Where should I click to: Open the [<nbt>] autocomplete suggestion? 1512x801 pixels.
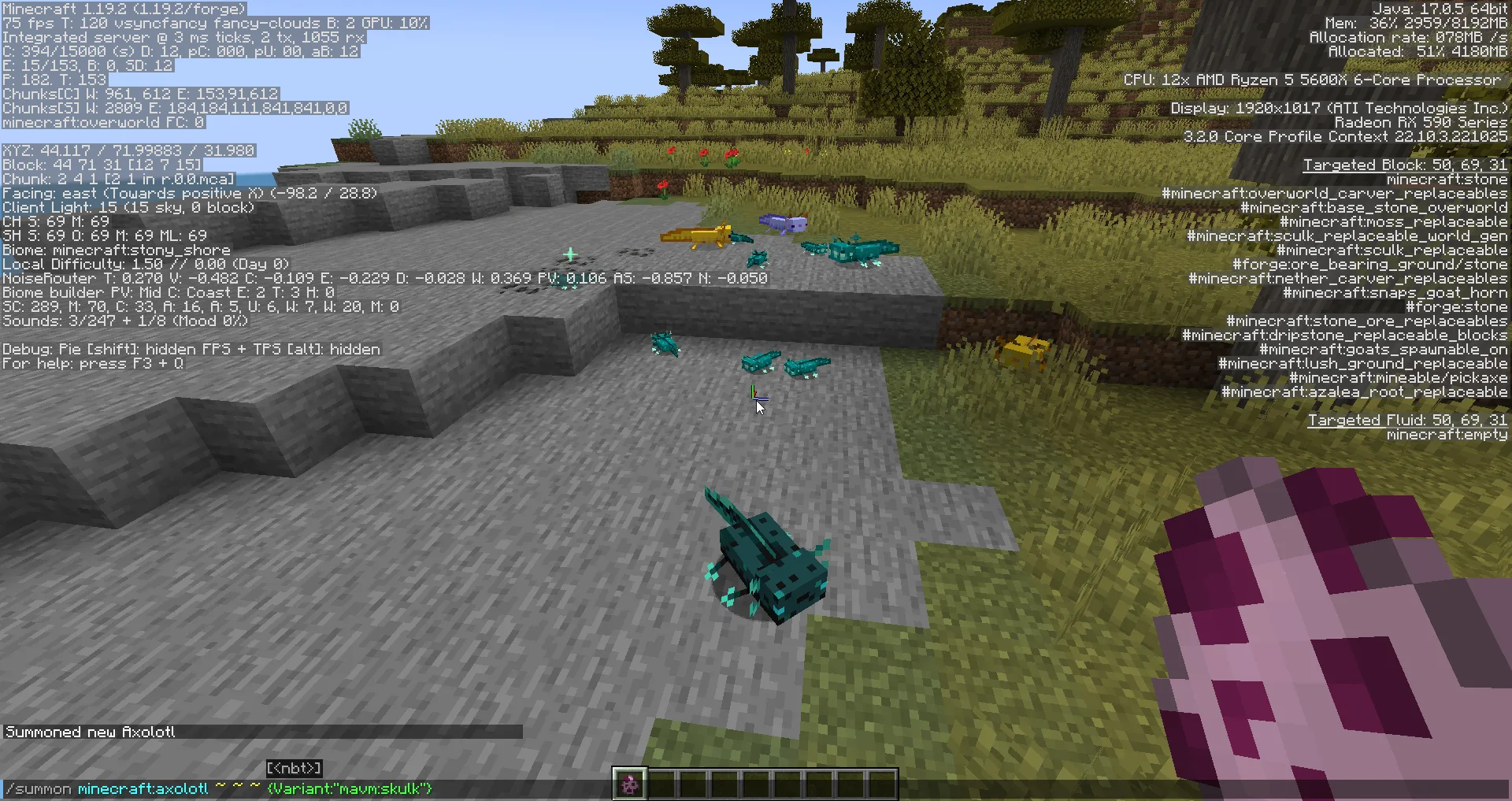tap(295, 768)
